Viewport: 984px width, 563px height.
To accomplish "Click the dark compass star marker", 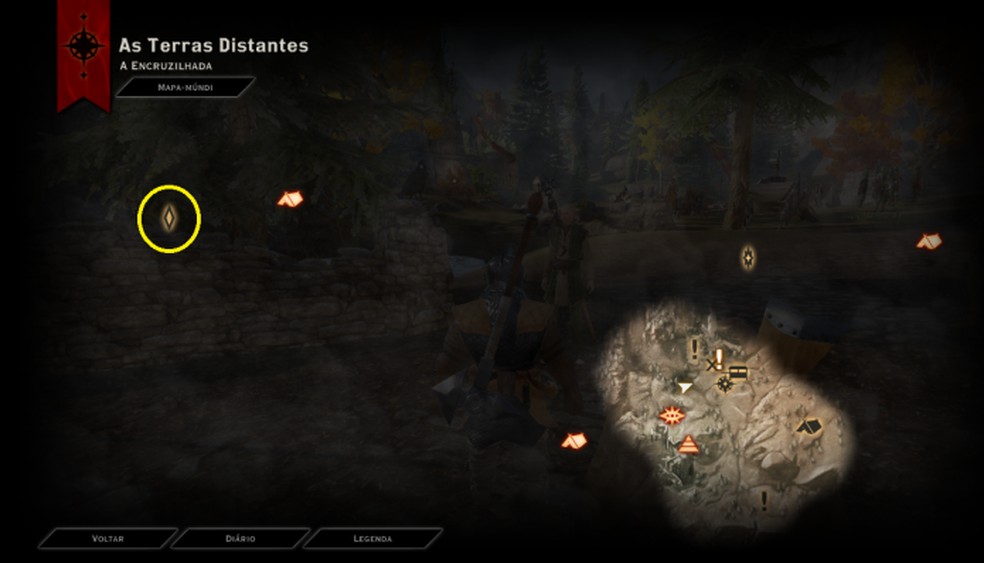I will 723,383.
